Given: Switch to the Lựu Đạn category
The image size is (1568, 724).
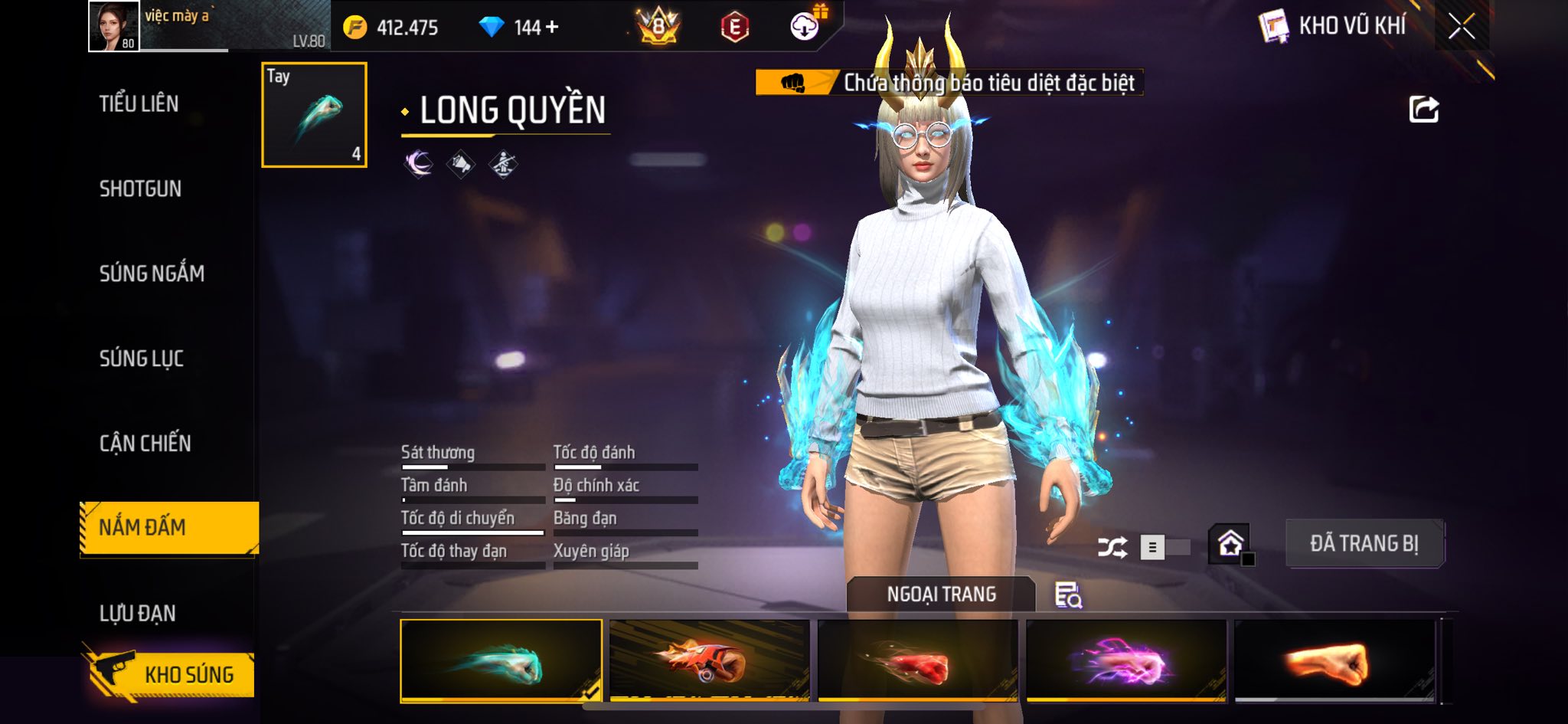Looking at the screenshot, I should tap(138, 613).
